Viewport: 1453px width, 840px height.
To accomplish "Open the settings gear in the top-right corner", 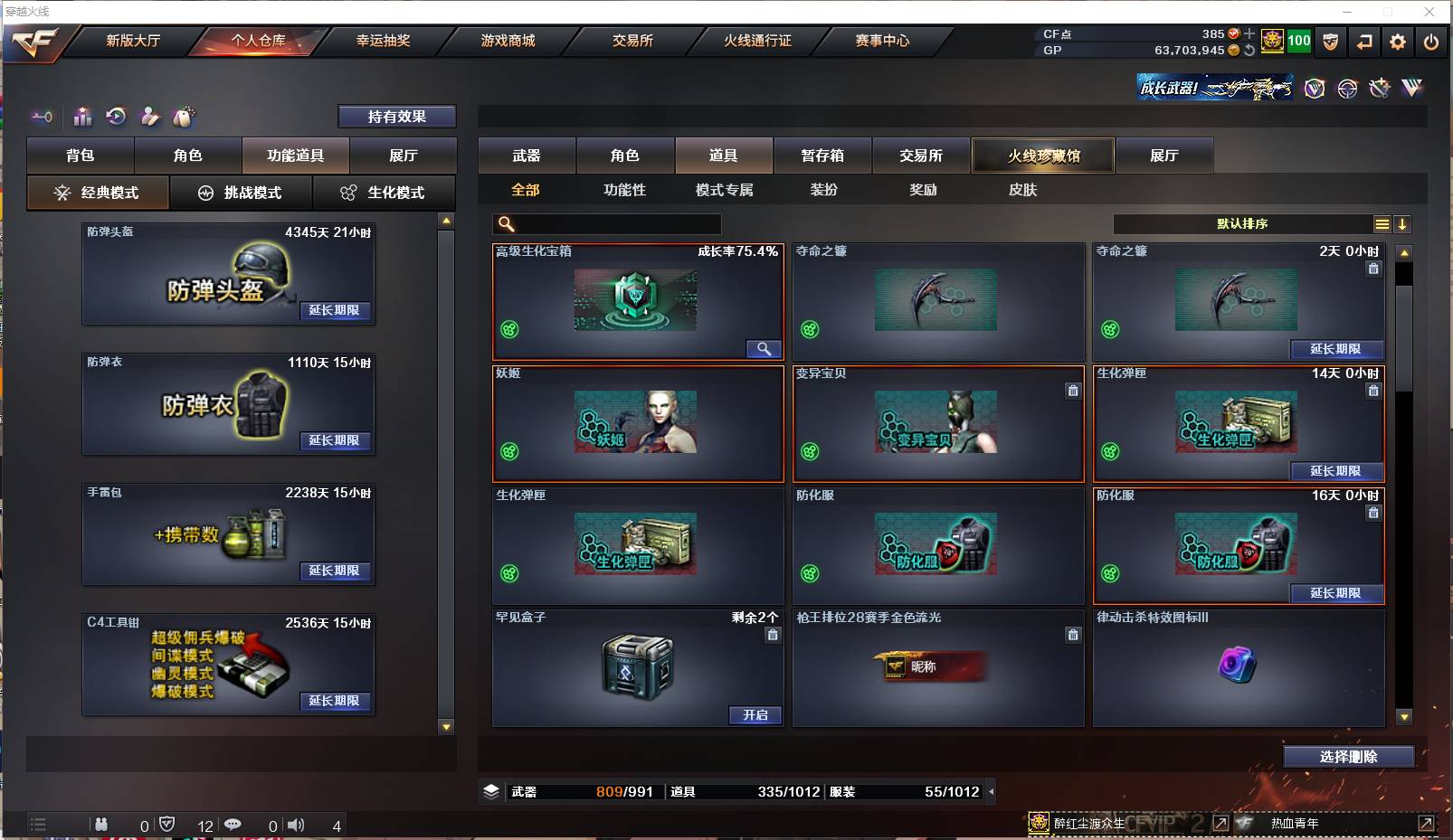I will (x=1396, y=41).
